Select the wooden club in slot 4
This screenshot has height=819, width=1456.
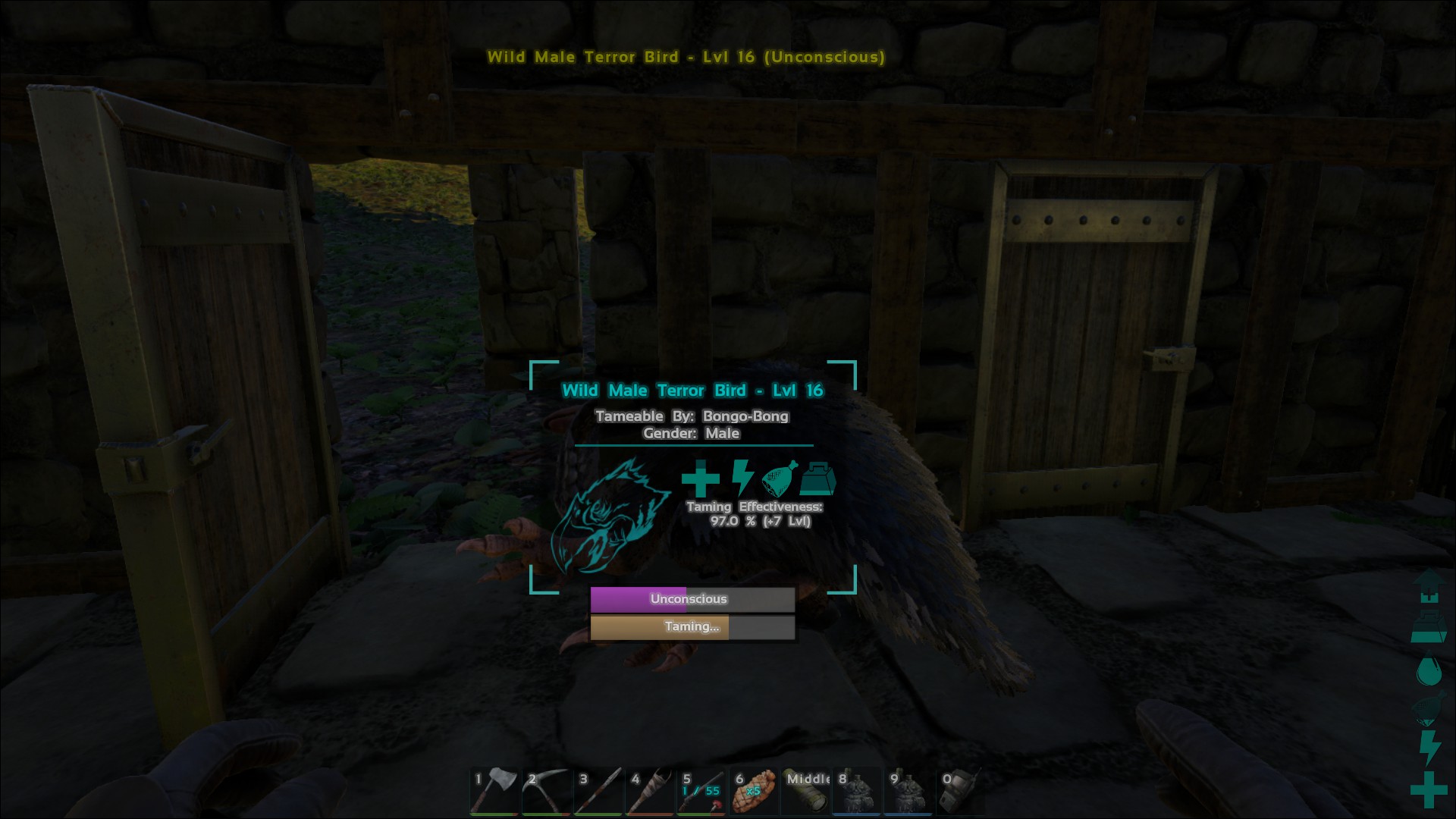[651, 791]
